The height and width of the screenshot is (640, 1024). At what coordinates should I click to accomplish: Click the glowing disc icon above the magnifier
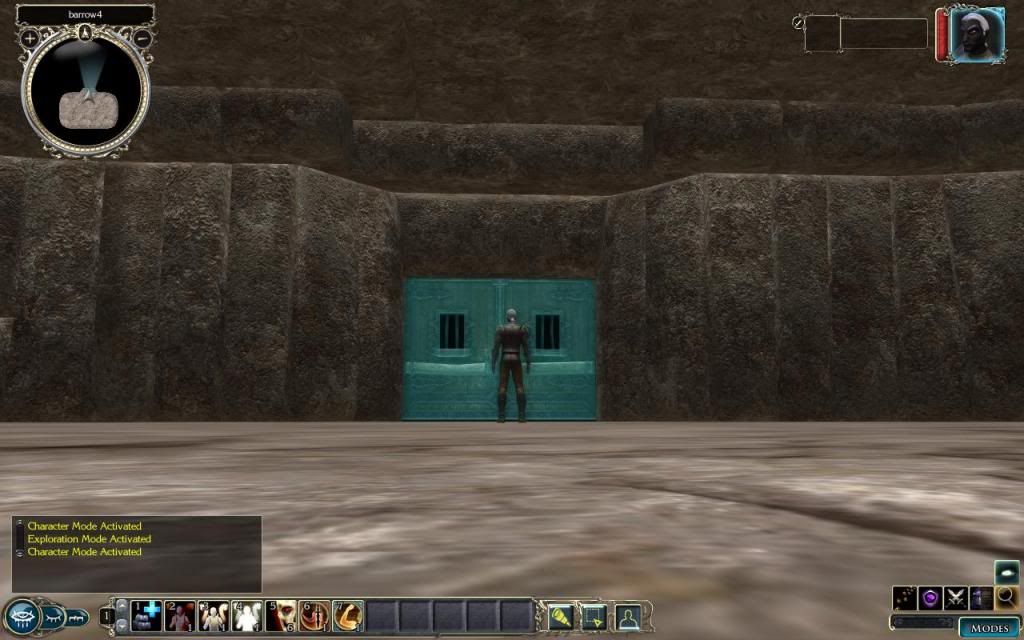coord(1007,572)
